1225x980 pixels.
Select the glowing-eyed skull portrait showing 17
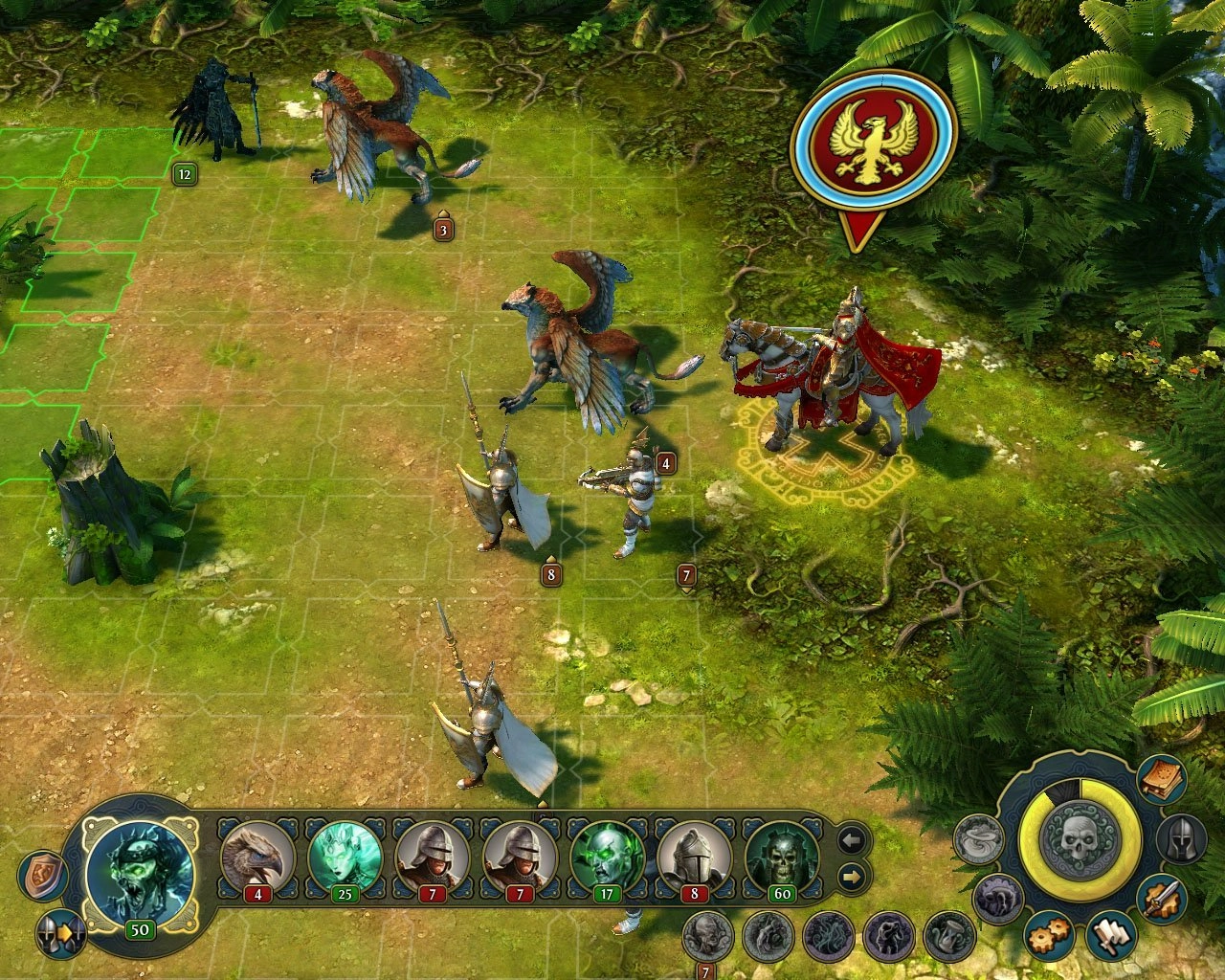(607, 858)
